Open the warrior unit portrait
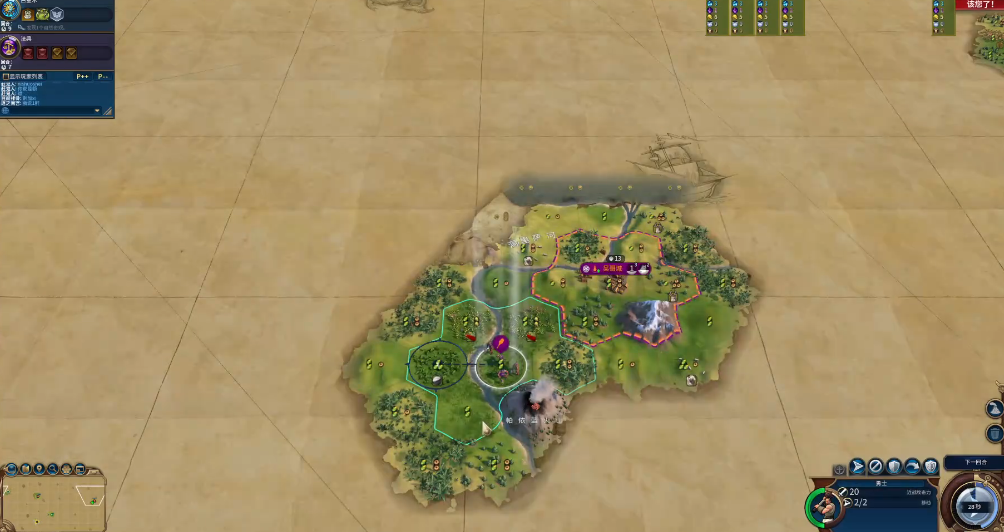 (823, 507)
